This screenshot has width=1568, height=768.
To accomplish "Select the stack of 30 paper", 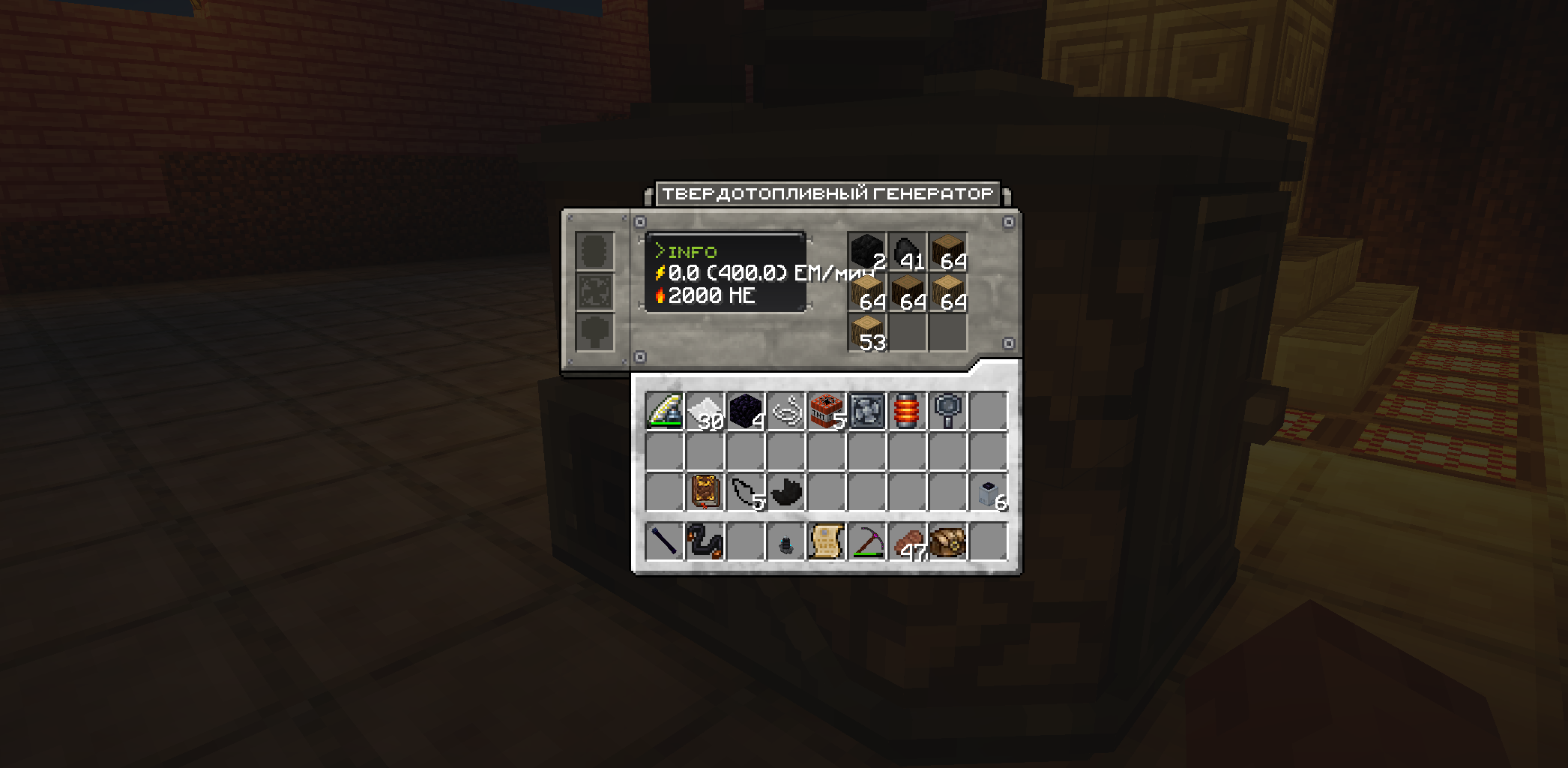I will click(705, 411).
